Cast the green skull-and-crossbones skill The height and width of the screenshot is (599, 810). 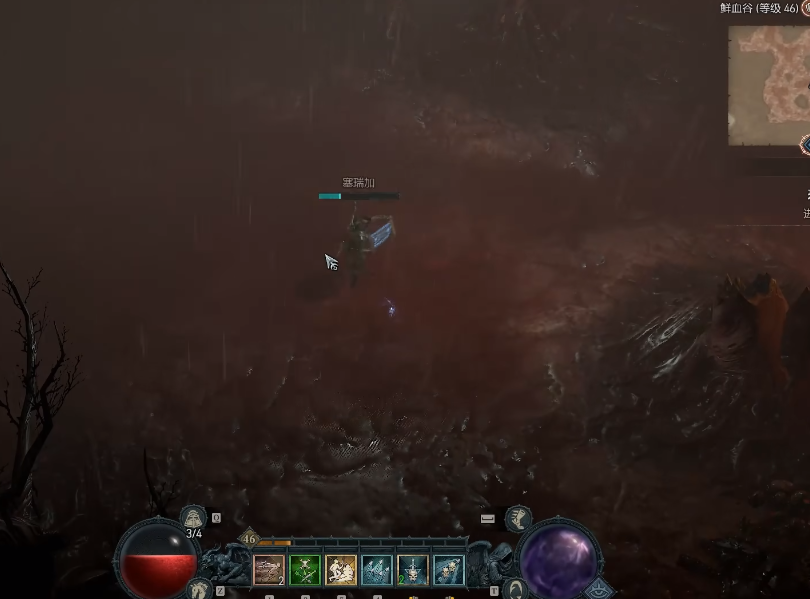pyautogui.click(x=305, y=570)
